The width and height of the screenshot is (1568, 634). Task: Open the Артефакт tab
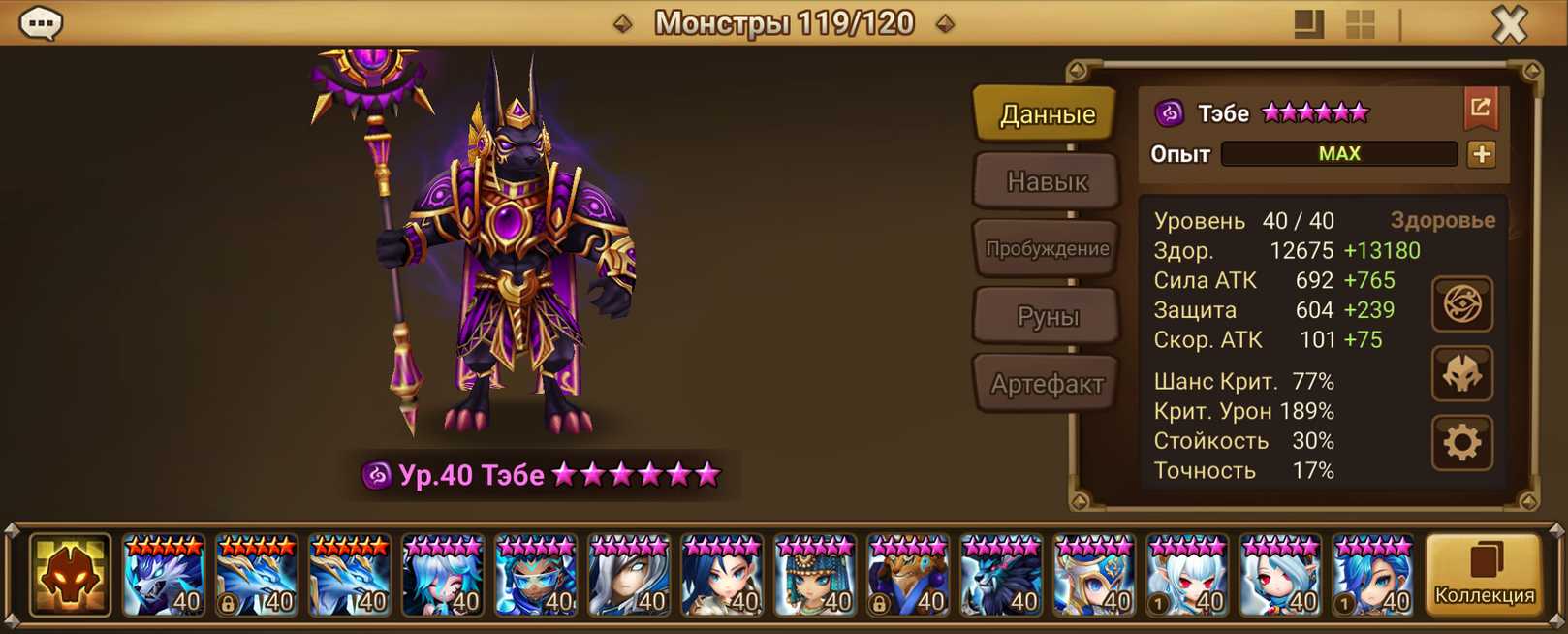(x=1047, y=384)
